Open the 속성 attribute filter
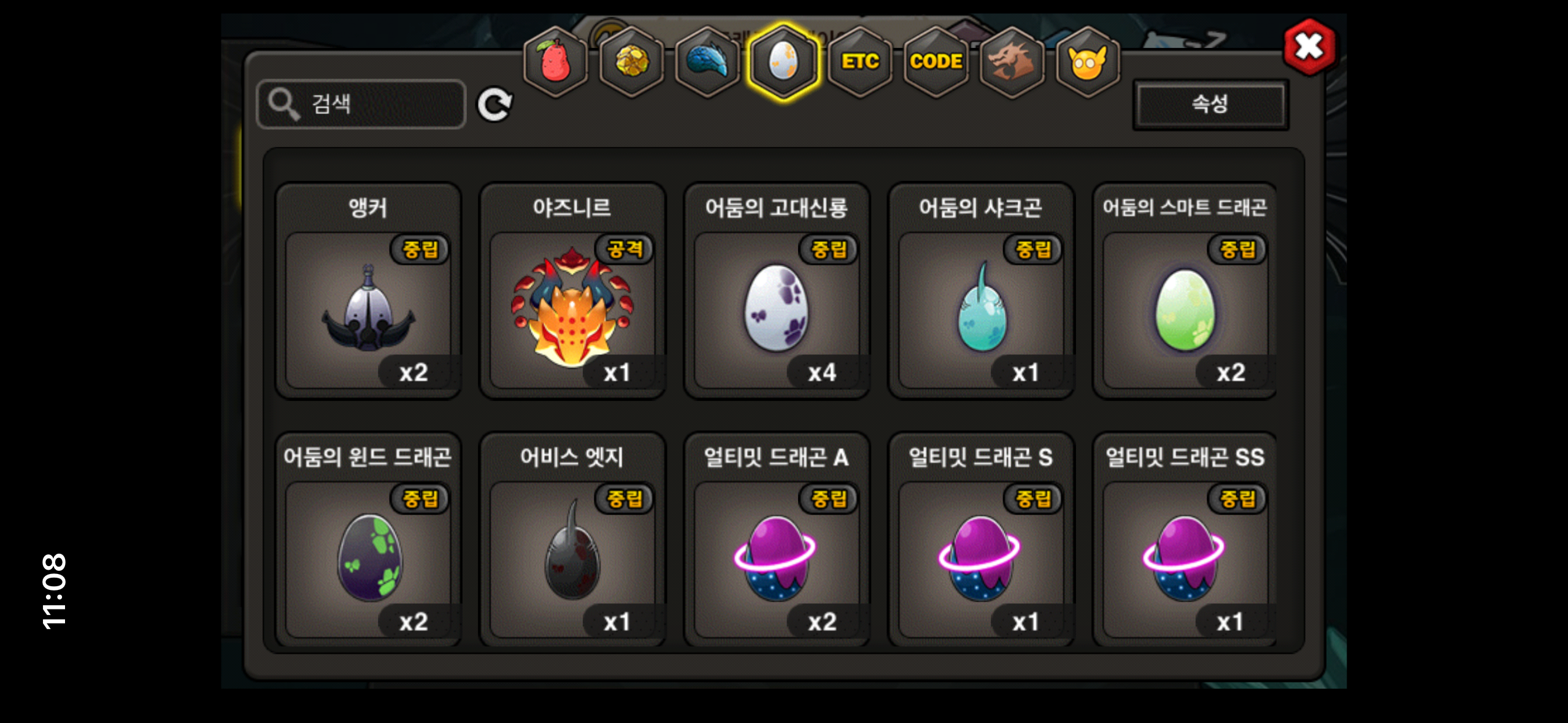Screen dimensions: 1568x723 tap(1210, 104)
